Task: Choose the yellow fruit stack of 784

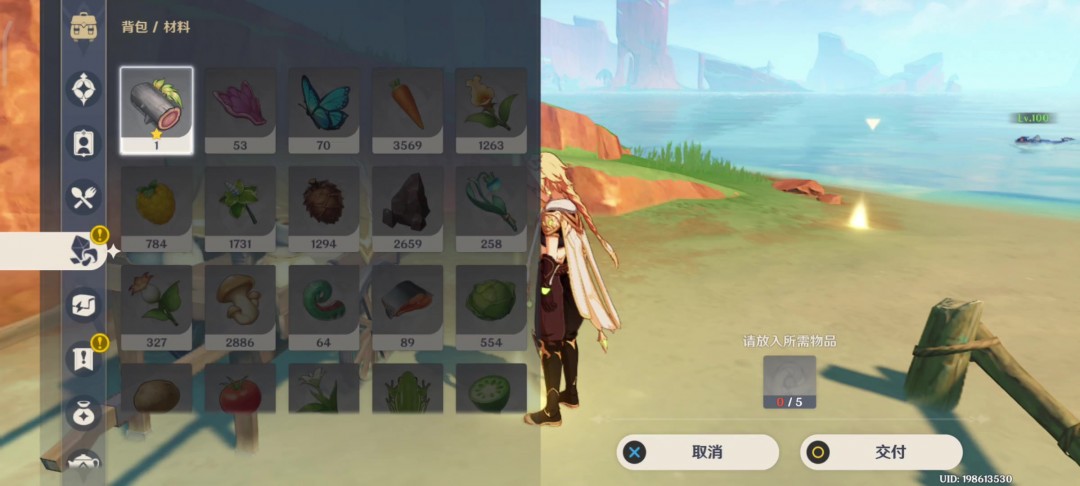Action: click(x=157, y=208)
